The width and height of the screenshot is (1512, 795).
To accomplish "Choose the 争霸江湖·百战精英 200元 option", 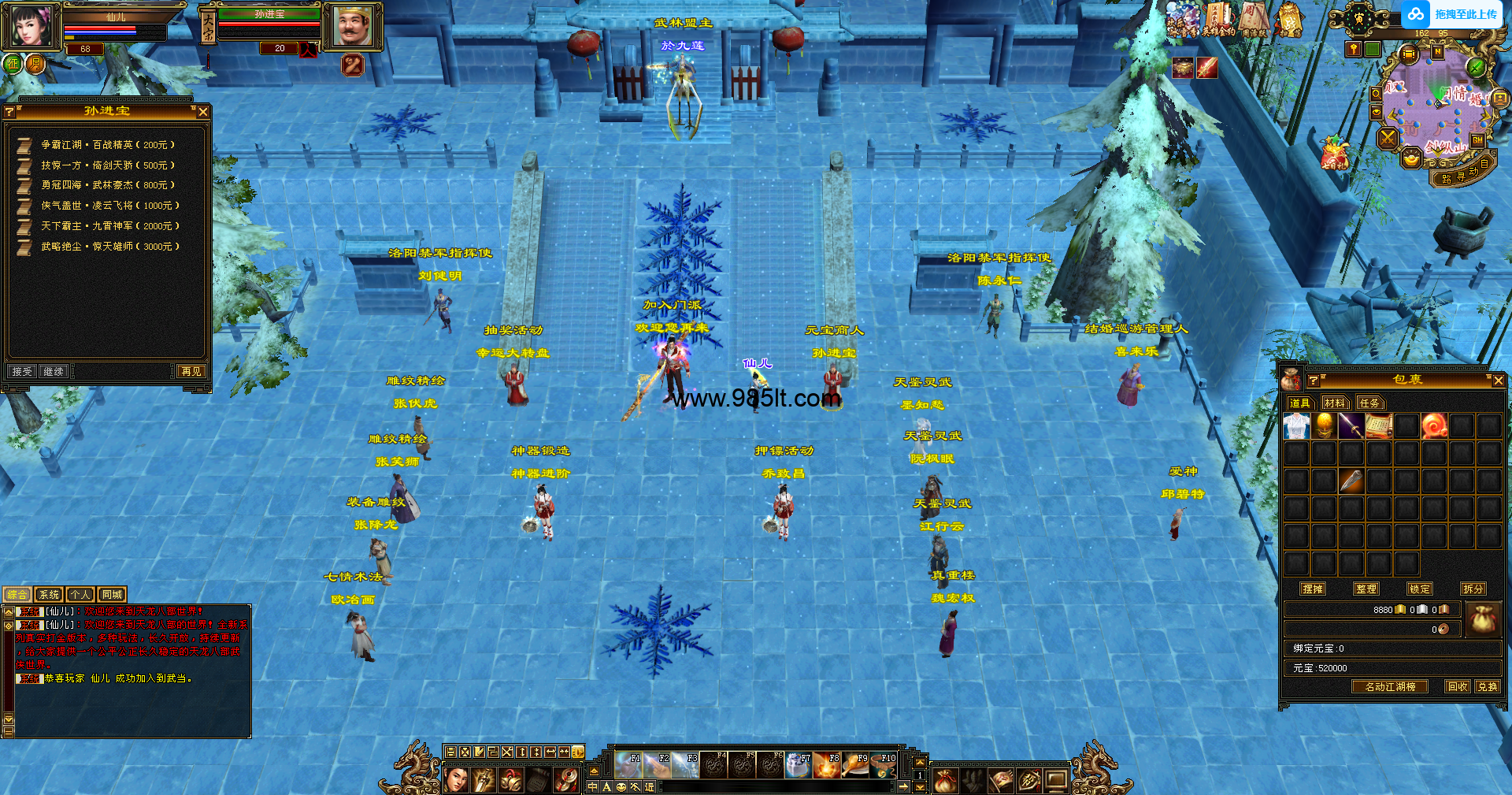I will pyautogui.click(x=107, y=145).
